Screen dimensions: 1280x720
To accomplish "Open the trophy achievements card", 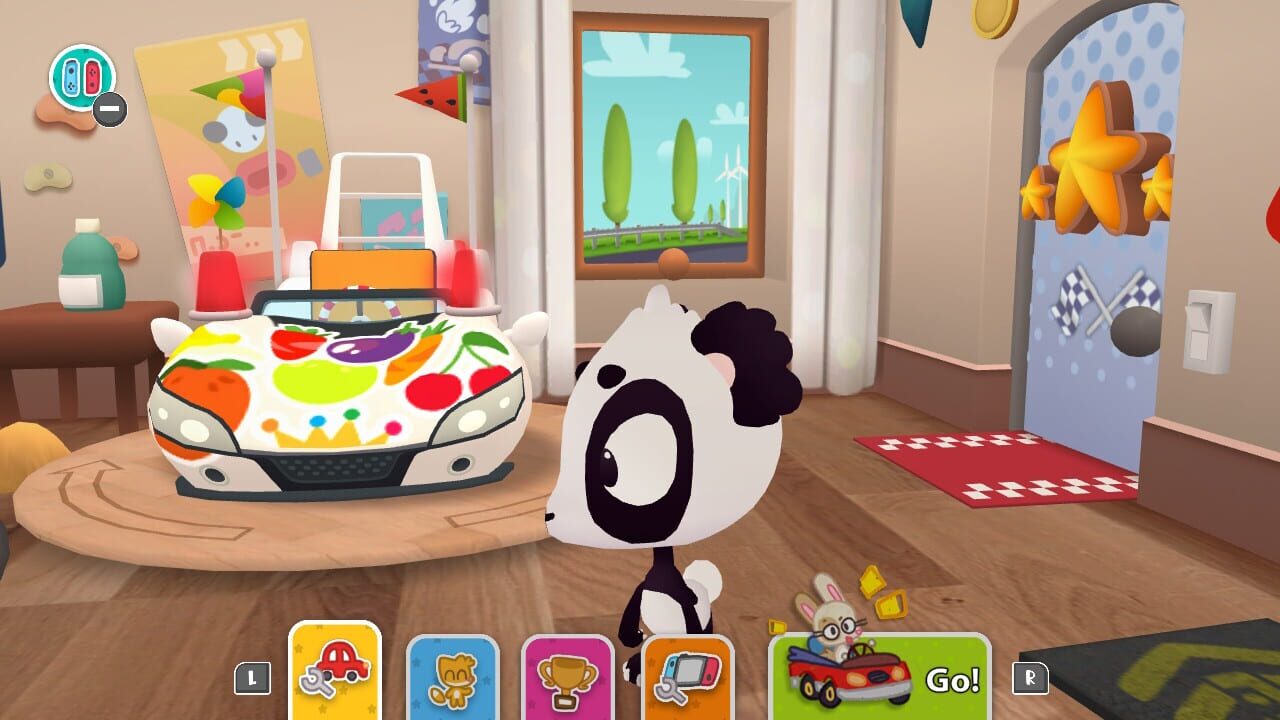I will tap(563, 677).
